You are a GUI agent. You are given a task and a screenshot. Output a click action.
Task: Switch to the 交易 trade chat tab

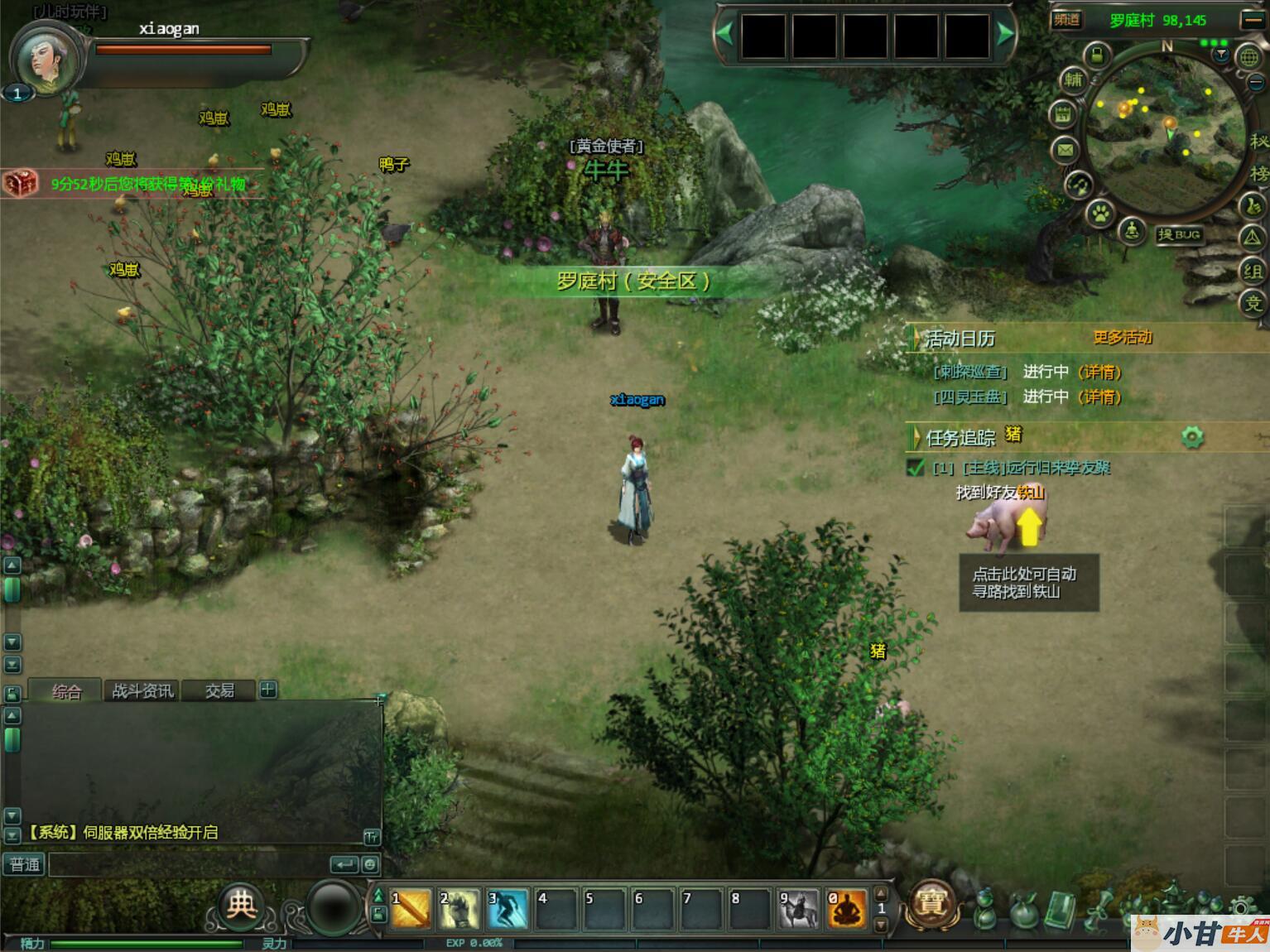(219, 690)
